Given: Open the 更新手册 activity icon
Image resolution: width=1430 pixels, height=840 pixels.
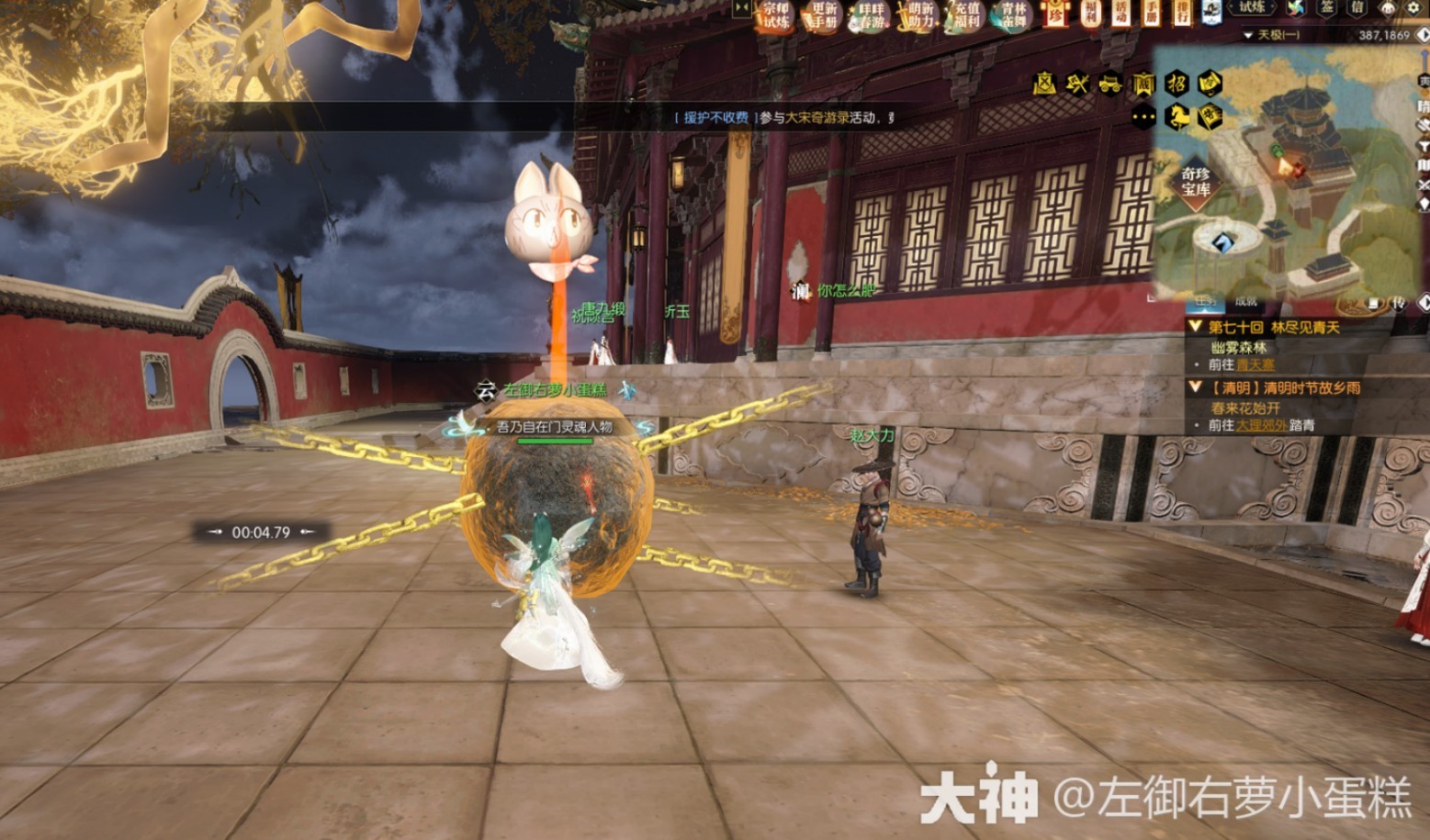Looking at the screenshot, I should tap(825, 16).
